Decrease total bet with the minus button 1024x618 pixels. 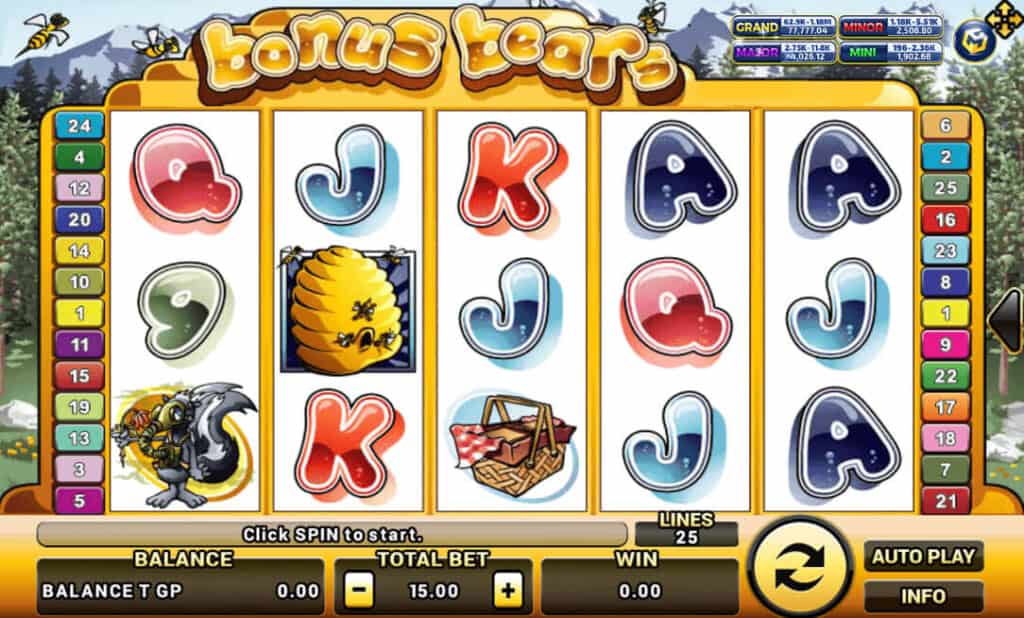(360, 590)
